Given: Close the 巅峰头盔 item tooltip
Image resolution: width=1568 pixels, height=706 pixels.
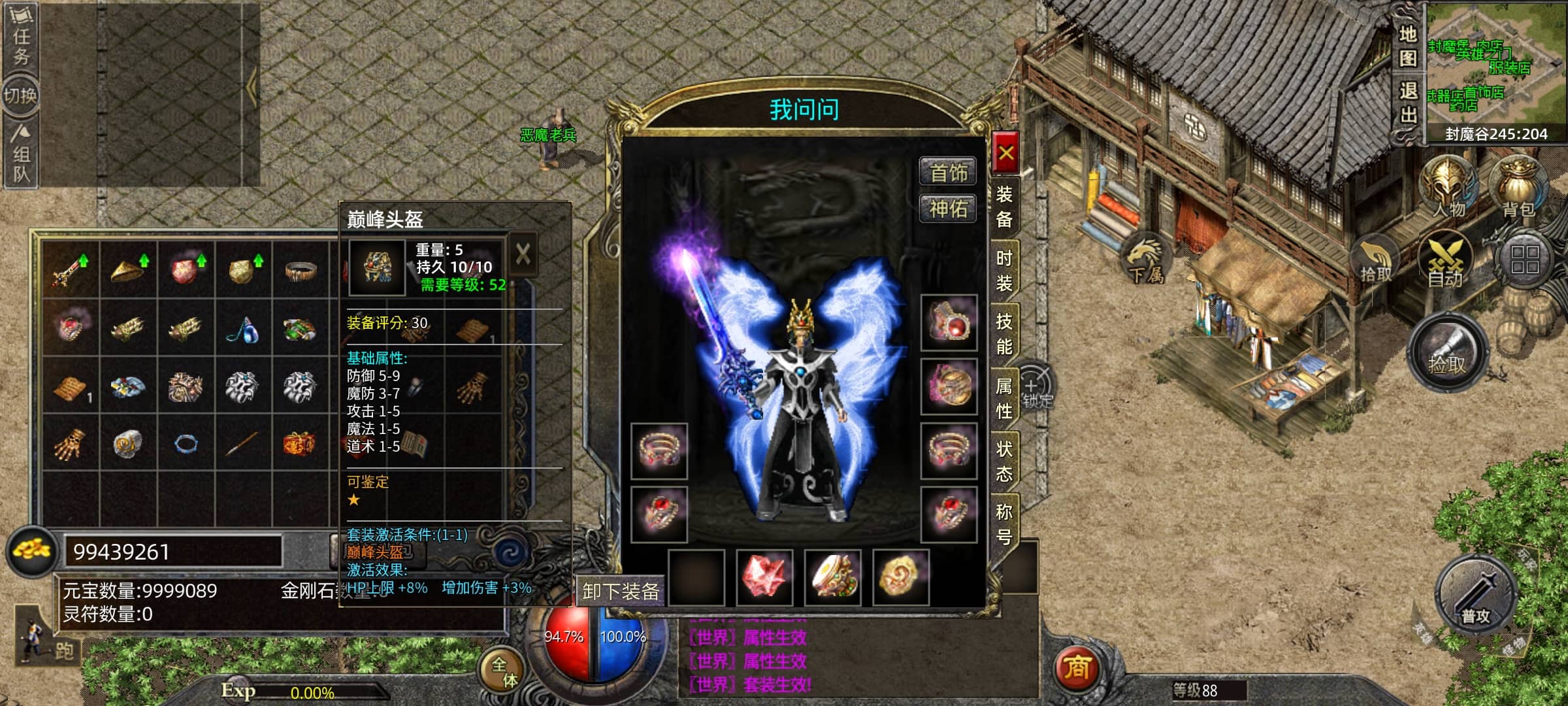Looking at the screenshot, I should (x=523, y=254).
